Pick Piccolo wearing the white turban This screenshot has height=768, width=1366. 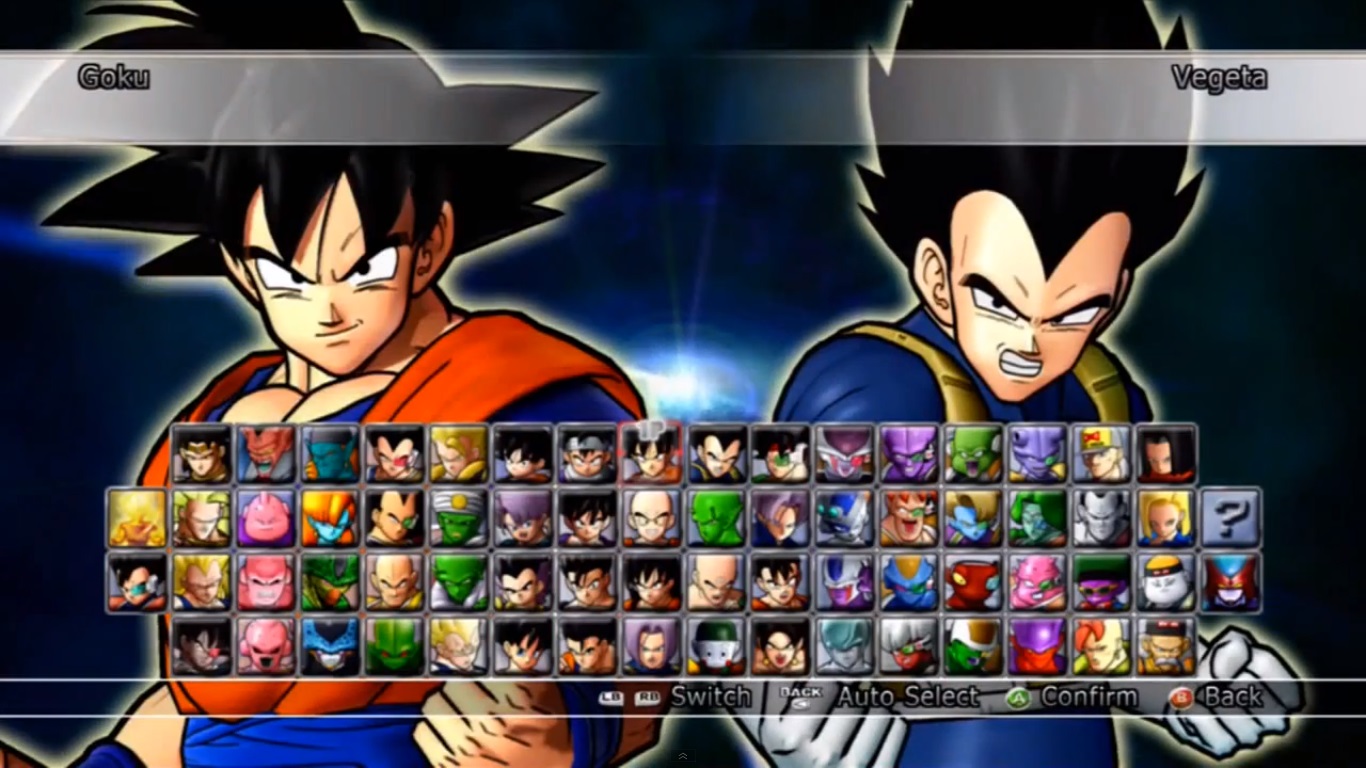[457, 518]
